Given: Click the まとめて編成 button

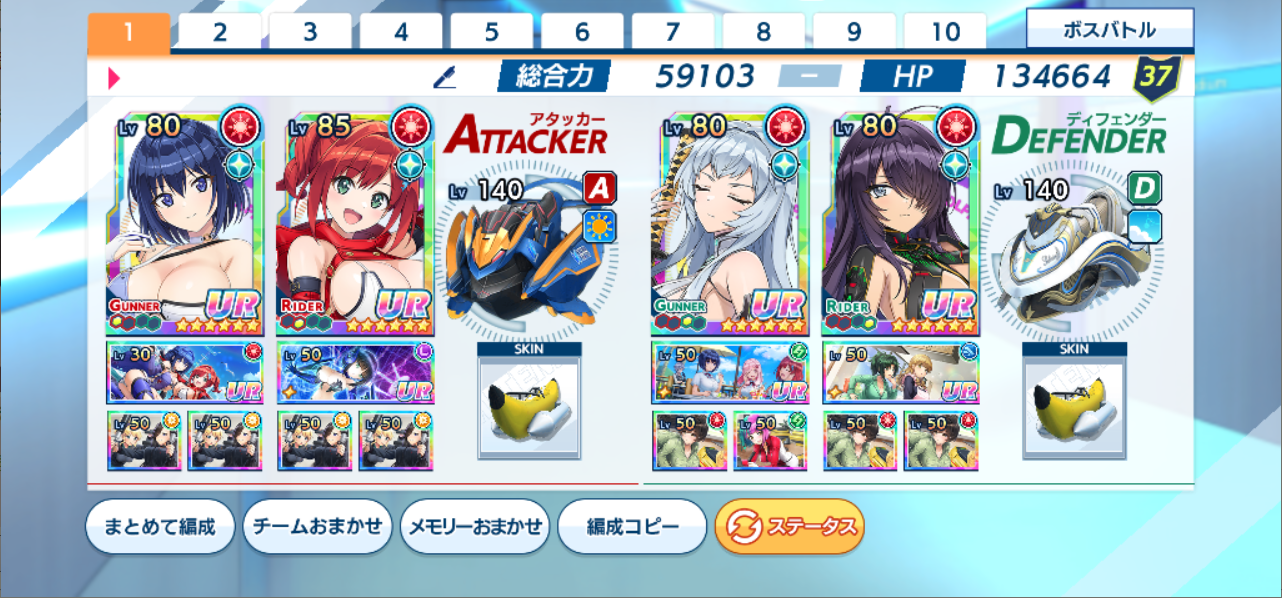Looking at the screenshot, I should 160,526.
